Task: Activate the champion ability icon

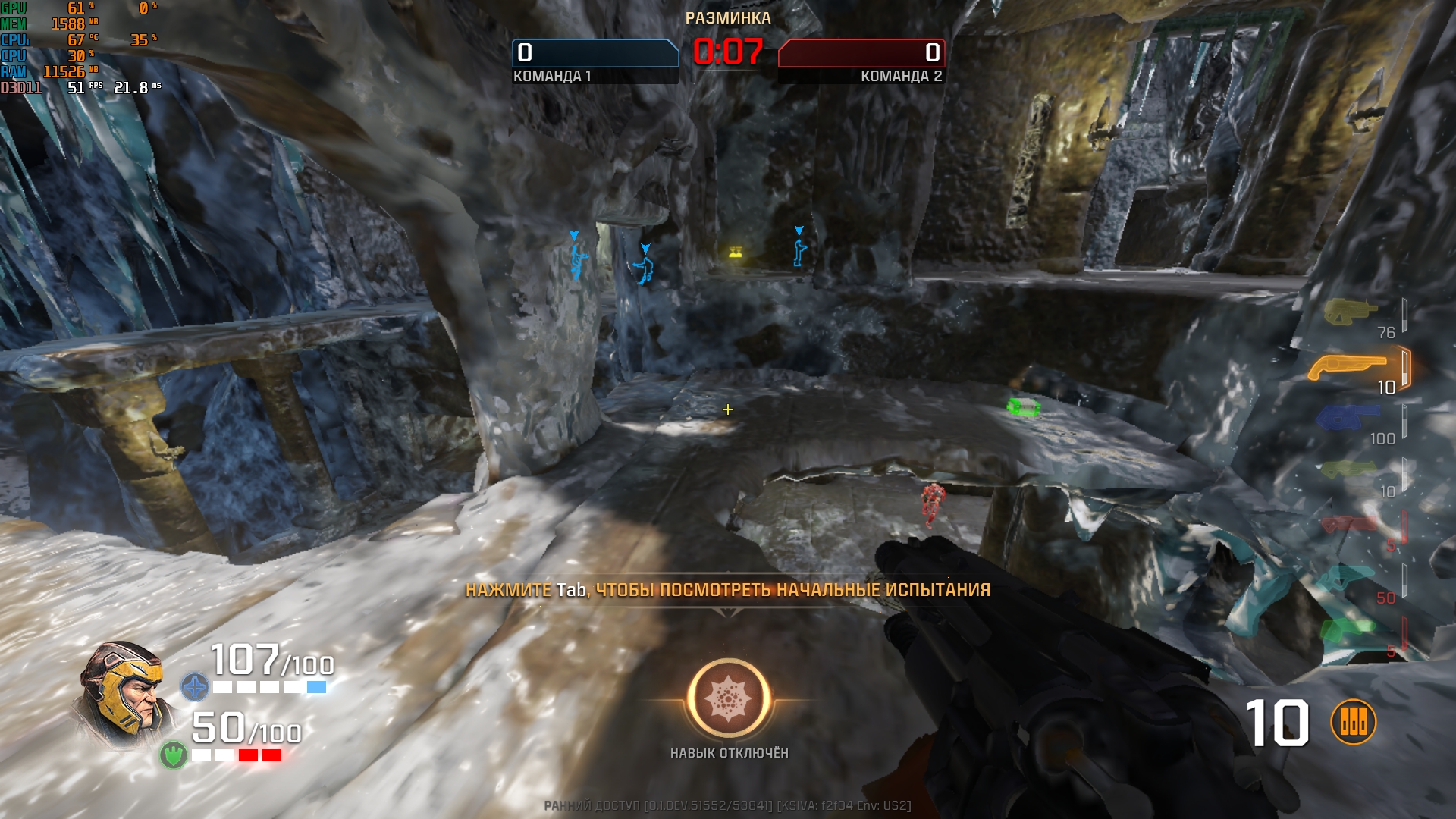Action: (x=729, y=698)
